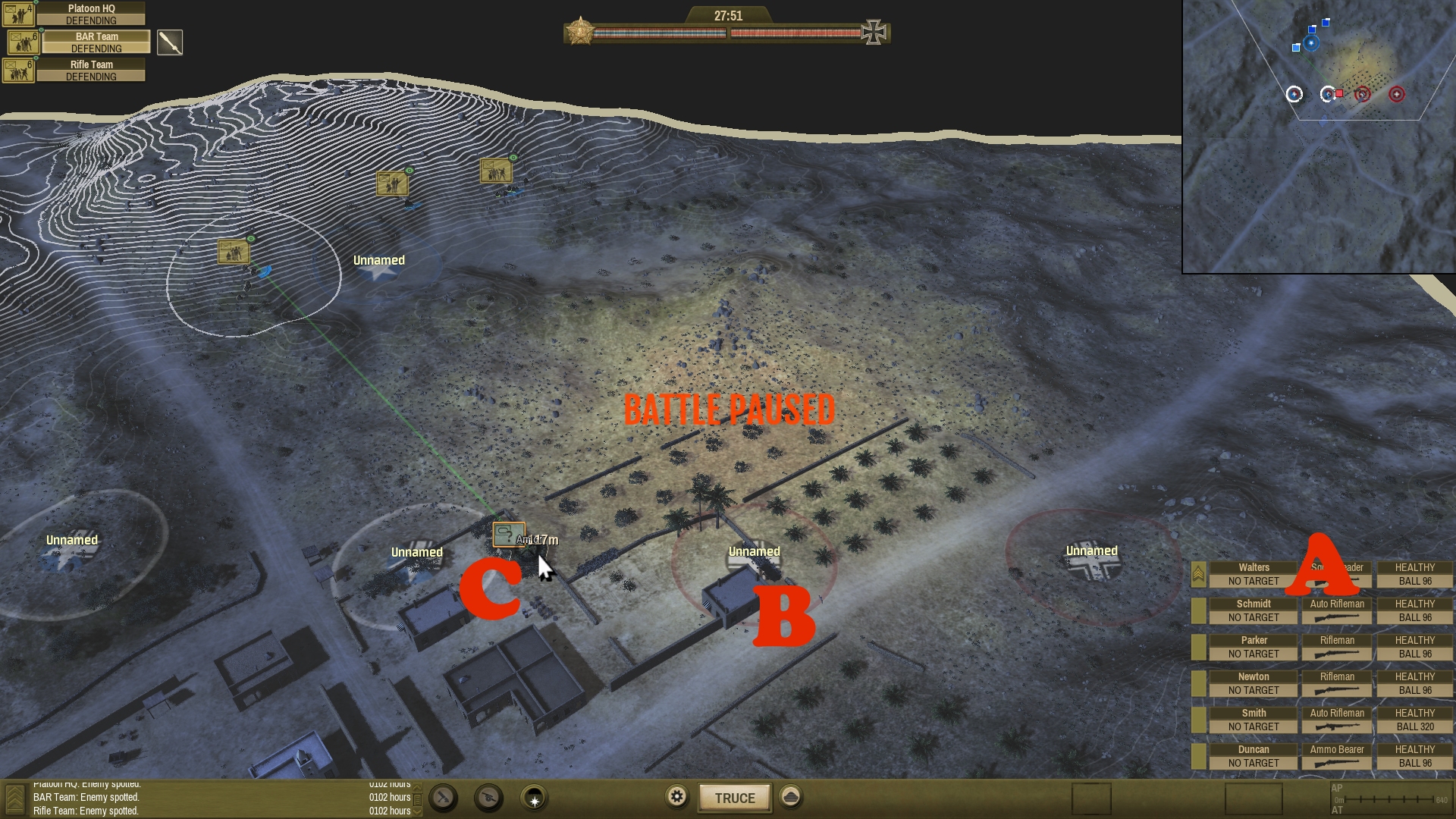Select the unit marker near the 117m label
The width and height of the screenshot is (1456, 819).
(x=508, y=535)
